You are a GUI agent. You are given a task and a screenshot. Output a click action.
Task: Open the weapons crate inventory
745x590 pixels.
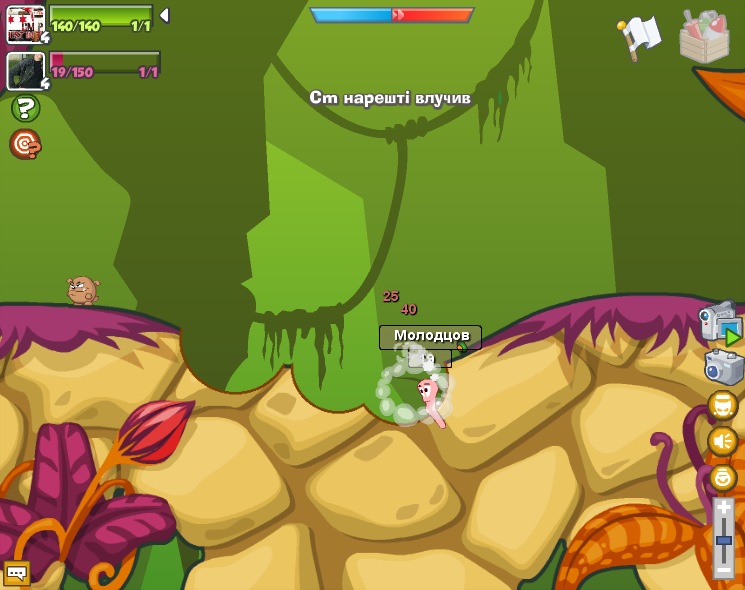click(x=704, y=37)
